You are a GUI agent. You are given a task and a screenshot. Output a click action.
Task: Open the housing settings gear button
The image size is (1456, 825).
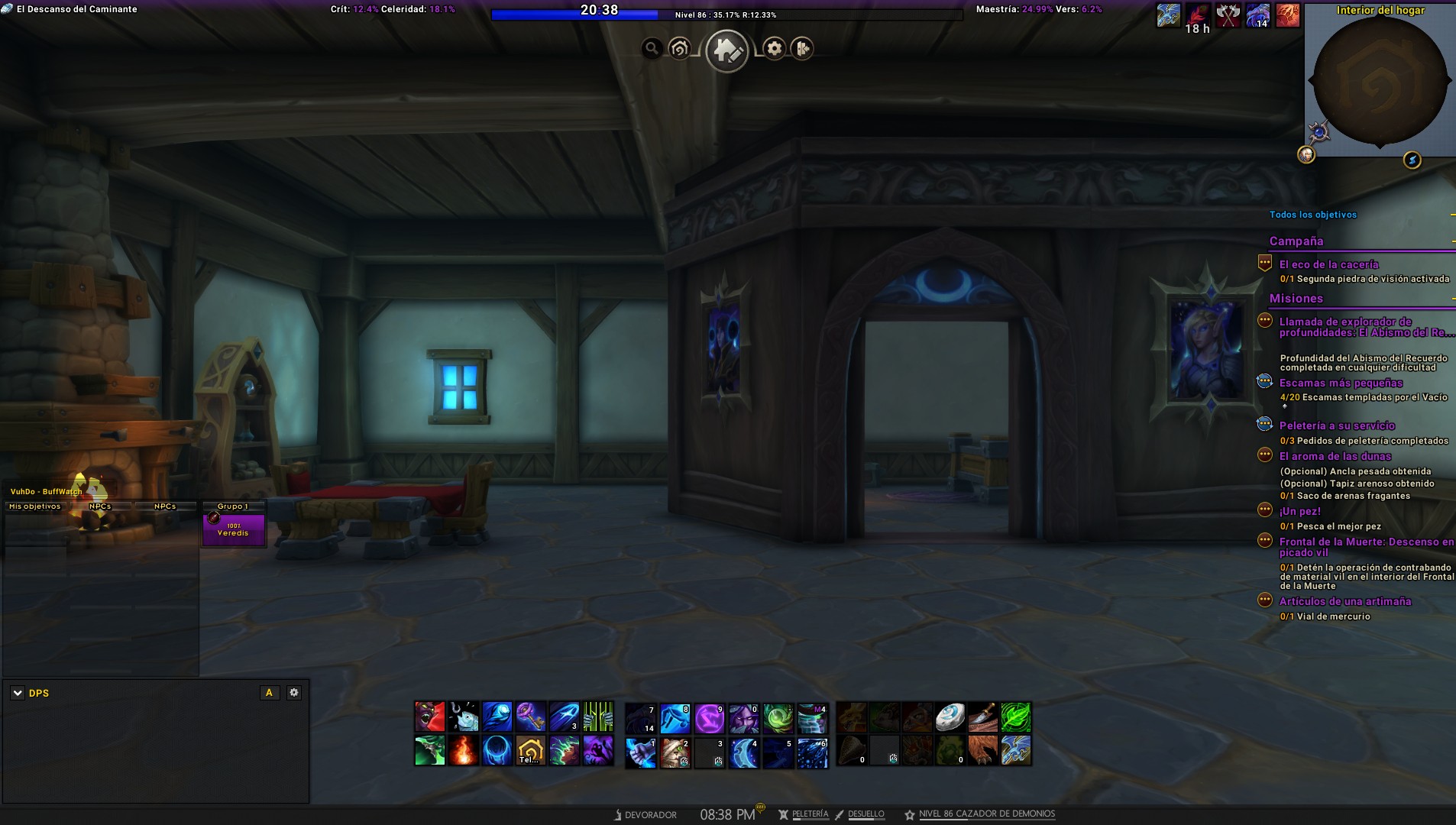tap(774, 49)
